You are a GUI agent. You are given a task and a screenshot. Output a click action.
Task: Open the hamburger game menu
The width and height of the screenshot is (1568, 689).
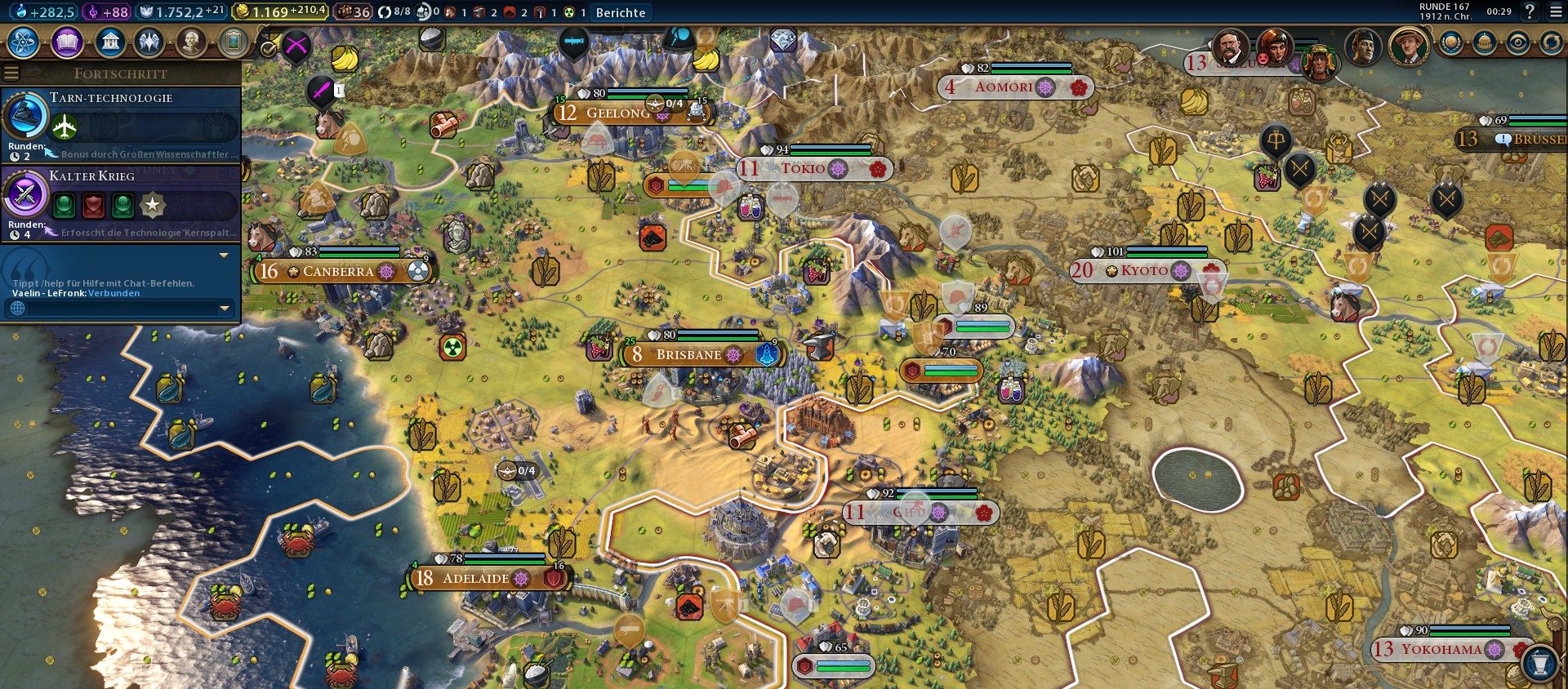(x=1555, y=11)
